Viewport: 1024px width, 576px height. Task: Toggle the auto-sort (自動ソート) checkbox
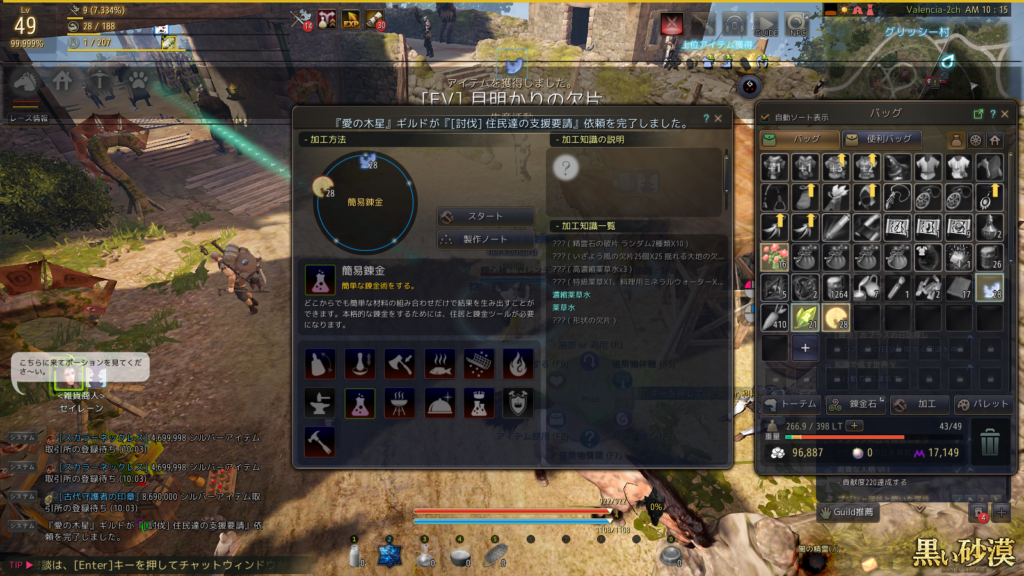pyautogui.click(x=766, y=115)
